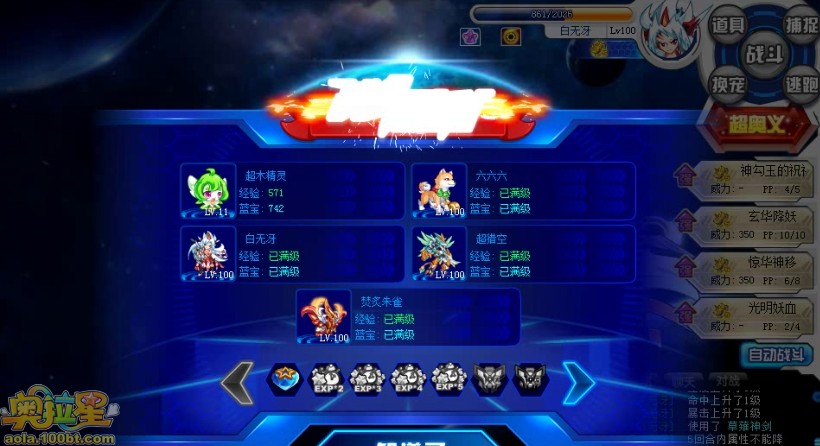Select the 六六六 dog pet card
Viewport: 820px width, 446px height.
pos(523,190)
